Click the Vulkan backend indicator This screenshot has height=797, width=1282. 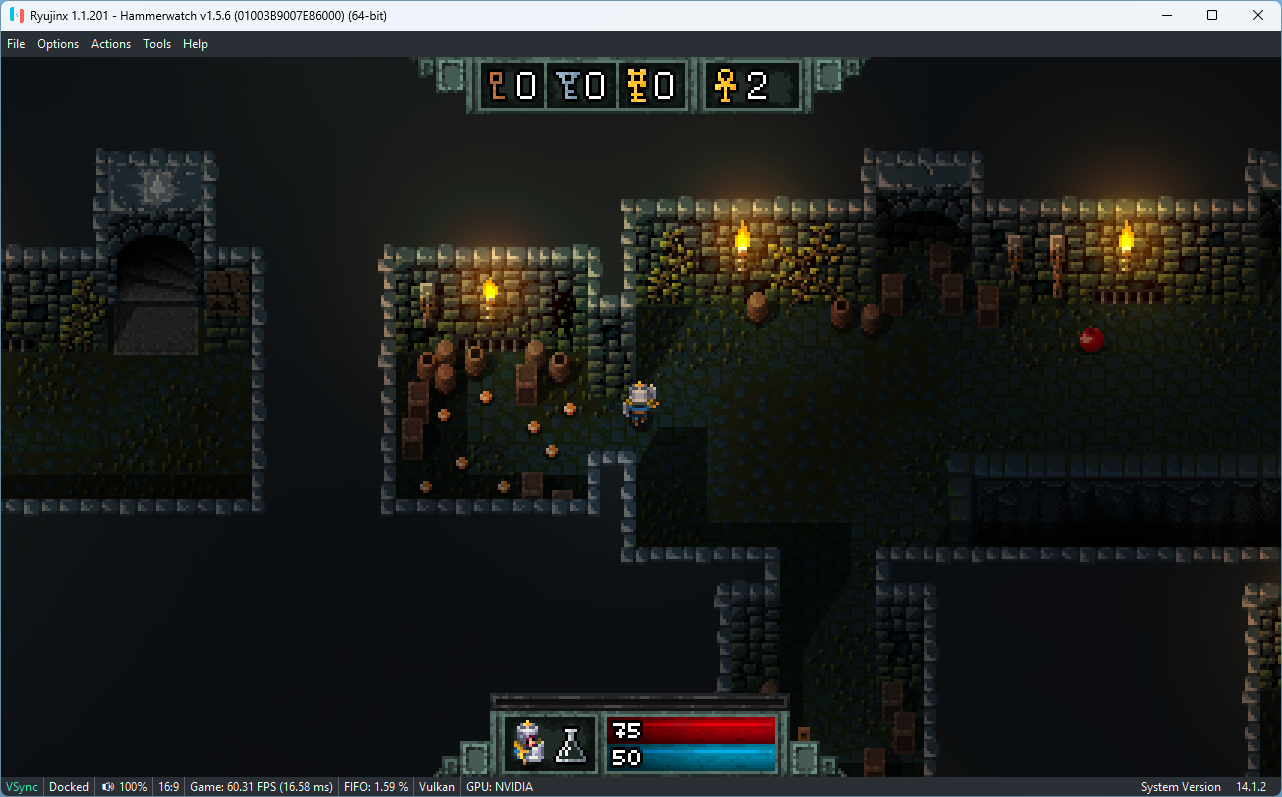tap(436, 787)
